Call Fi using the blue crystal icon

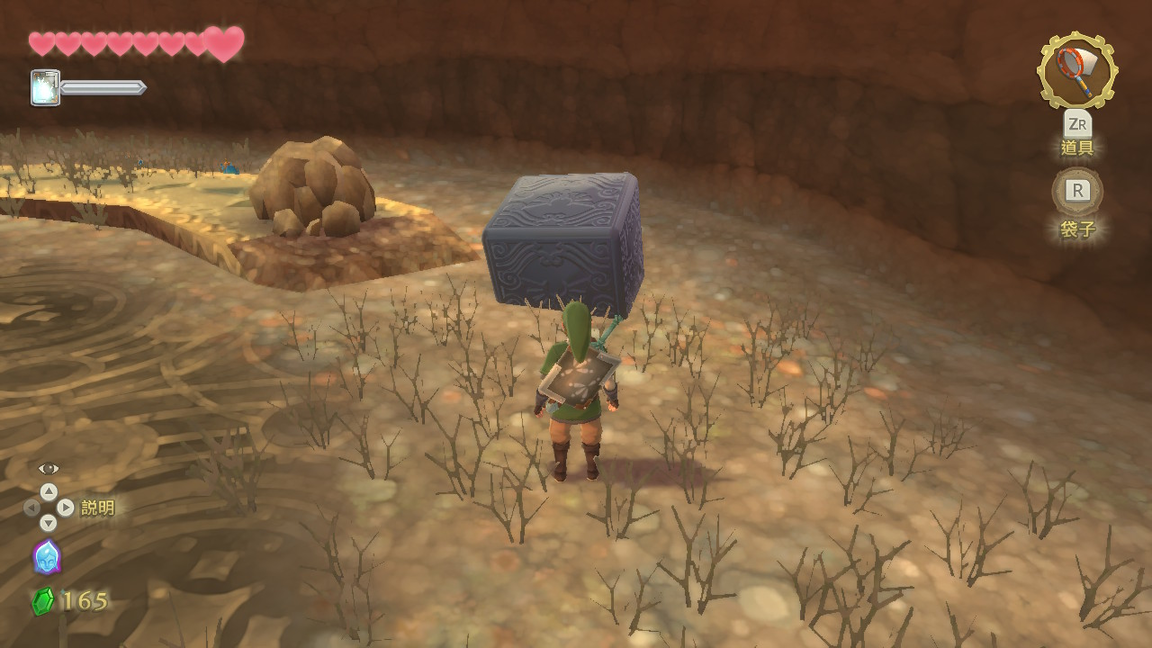click(47, 557)
